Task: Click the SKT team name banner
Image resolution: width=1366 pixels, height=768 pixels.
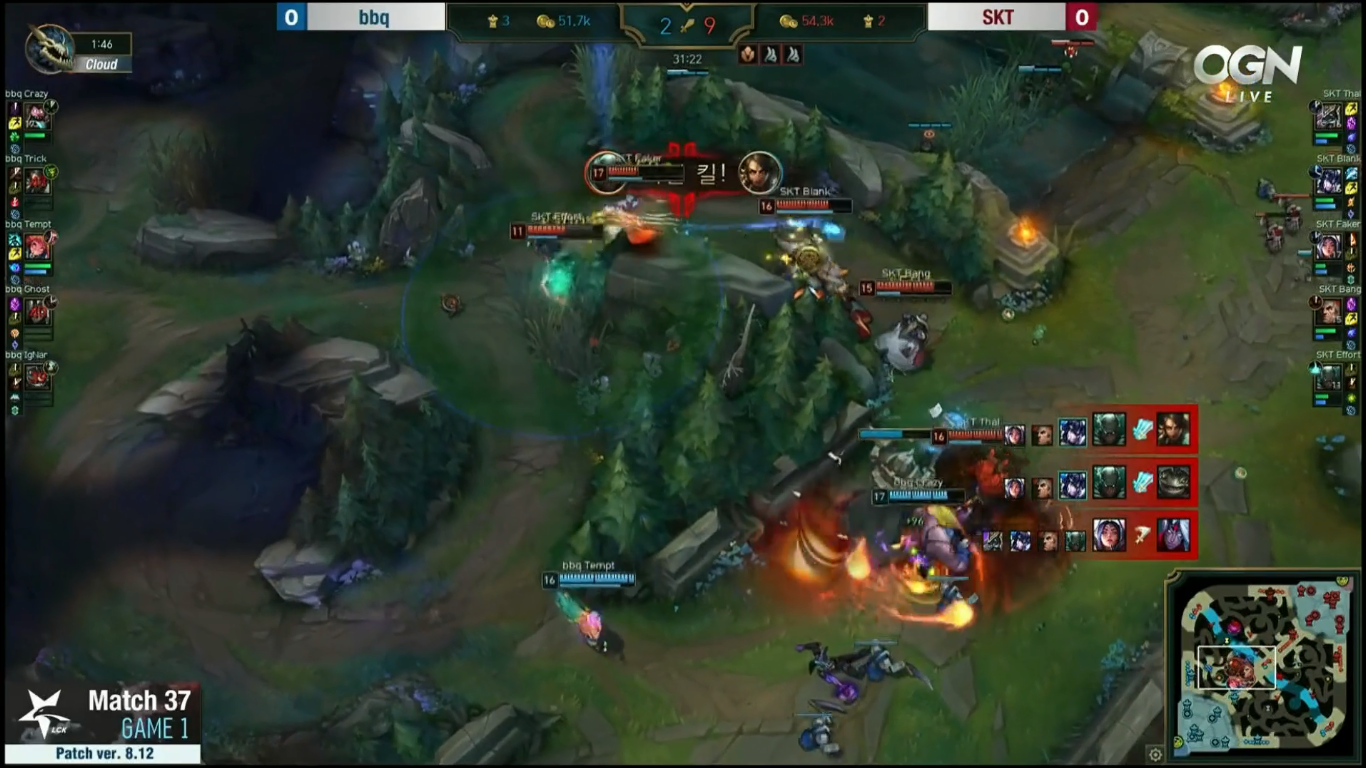Action: pos(996,17)
